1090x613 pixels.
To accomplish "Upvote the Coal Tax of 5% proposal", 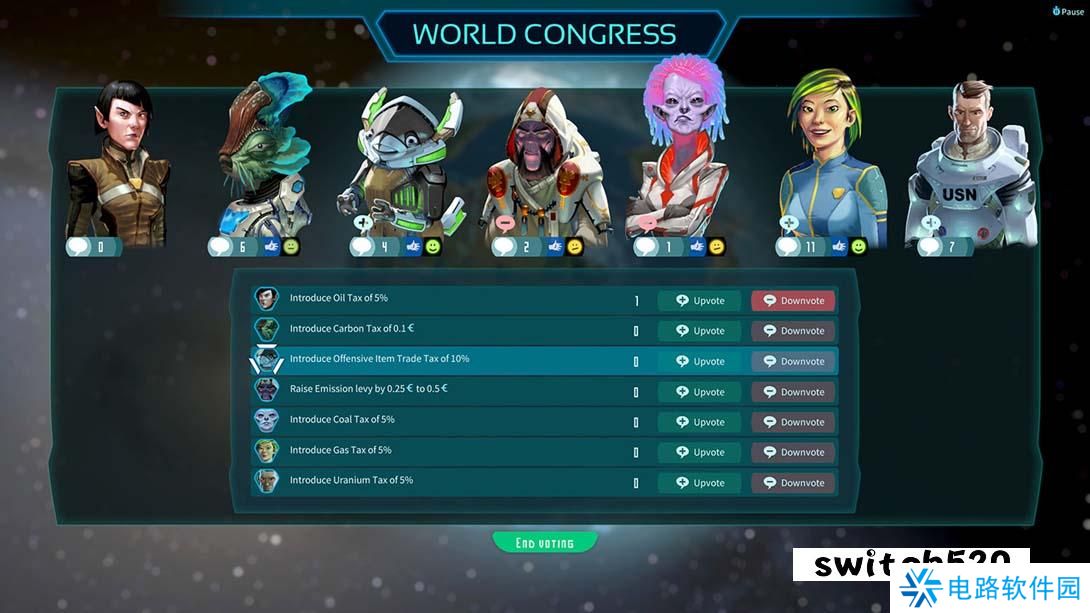I will pos(699,422).
